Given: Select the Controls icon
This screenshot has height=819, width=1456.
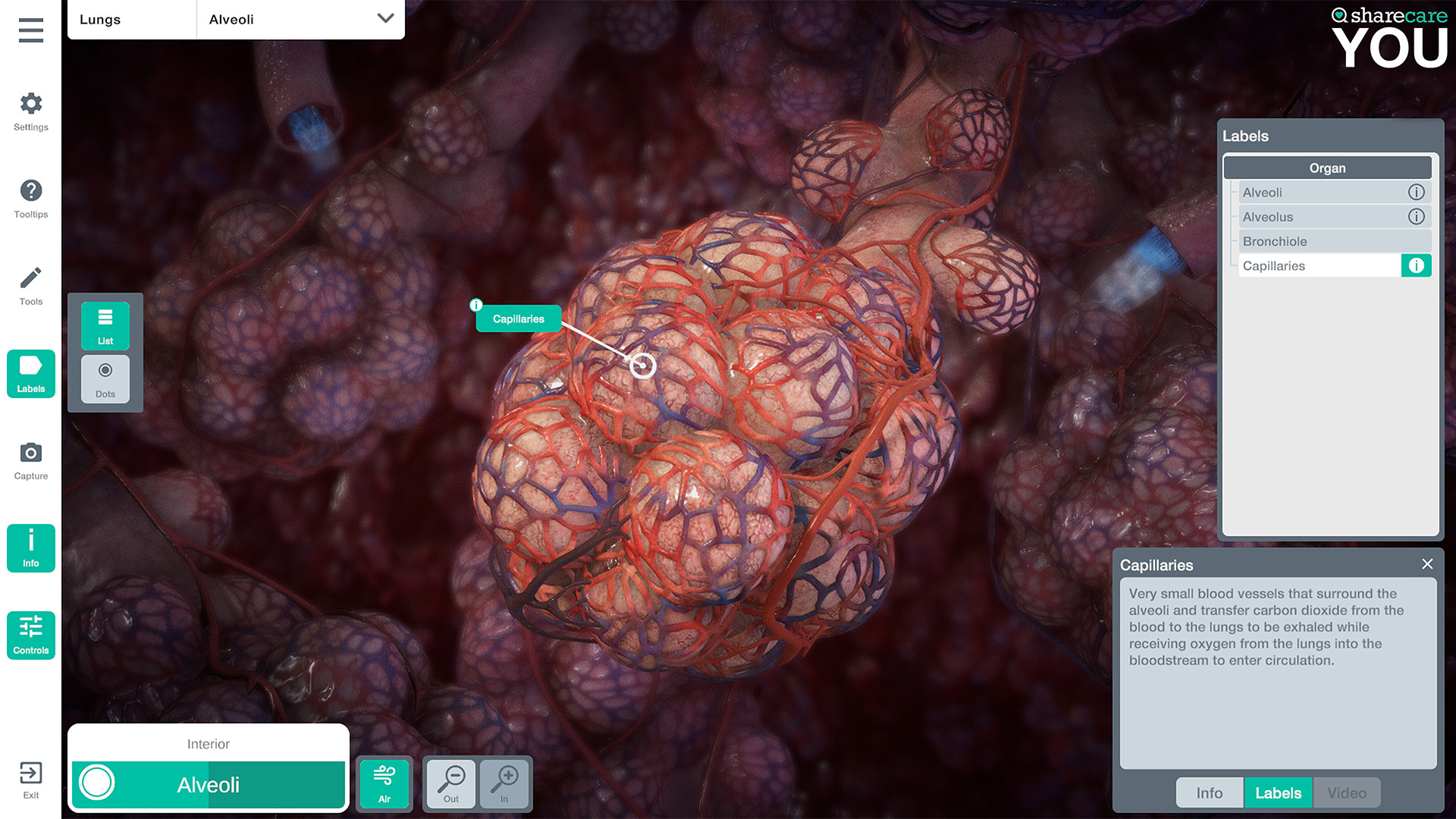Looking at the screenshot, I should pyautogui.click(x=30, y=635).
